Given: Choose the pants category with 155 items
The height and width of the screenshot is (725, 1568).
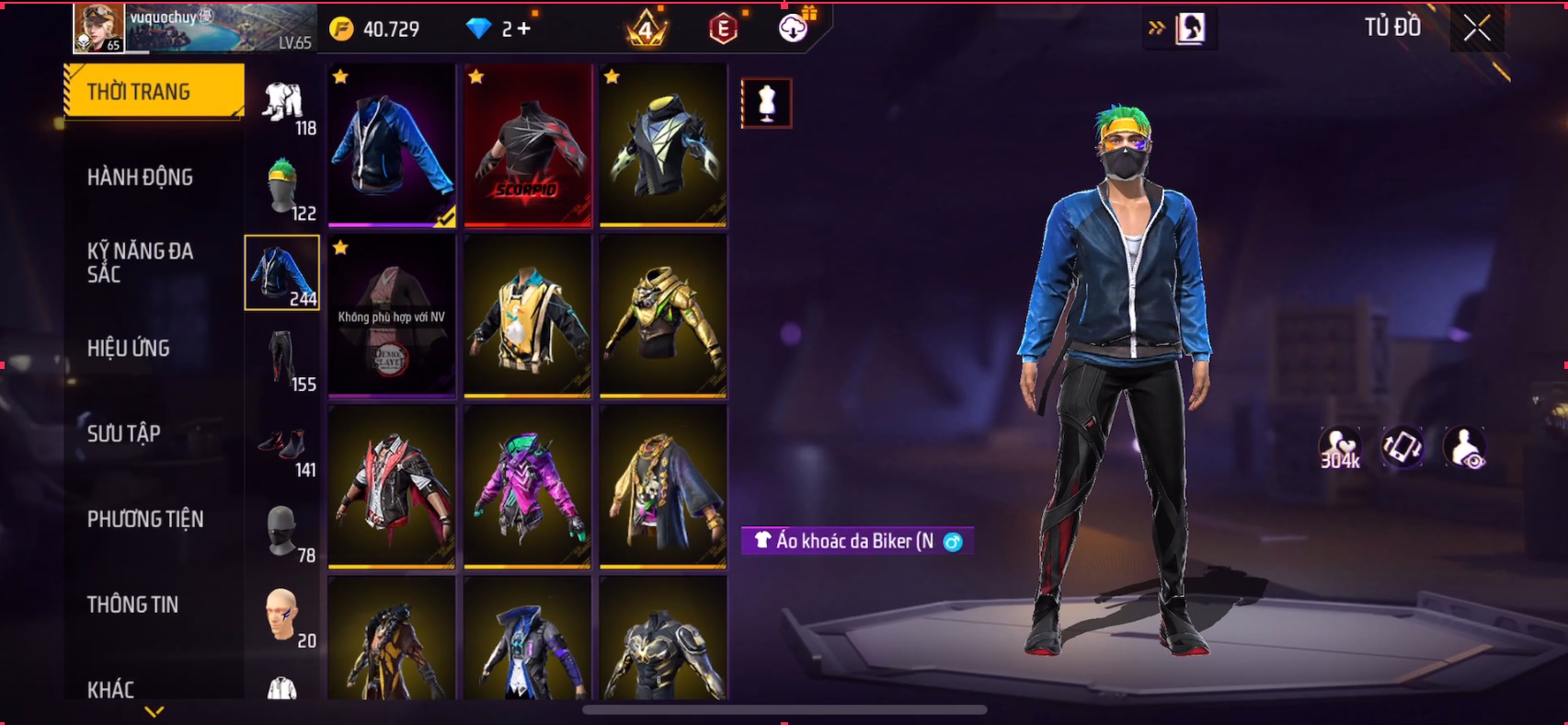Looking at the screenshot, I should tap(283, 359).
